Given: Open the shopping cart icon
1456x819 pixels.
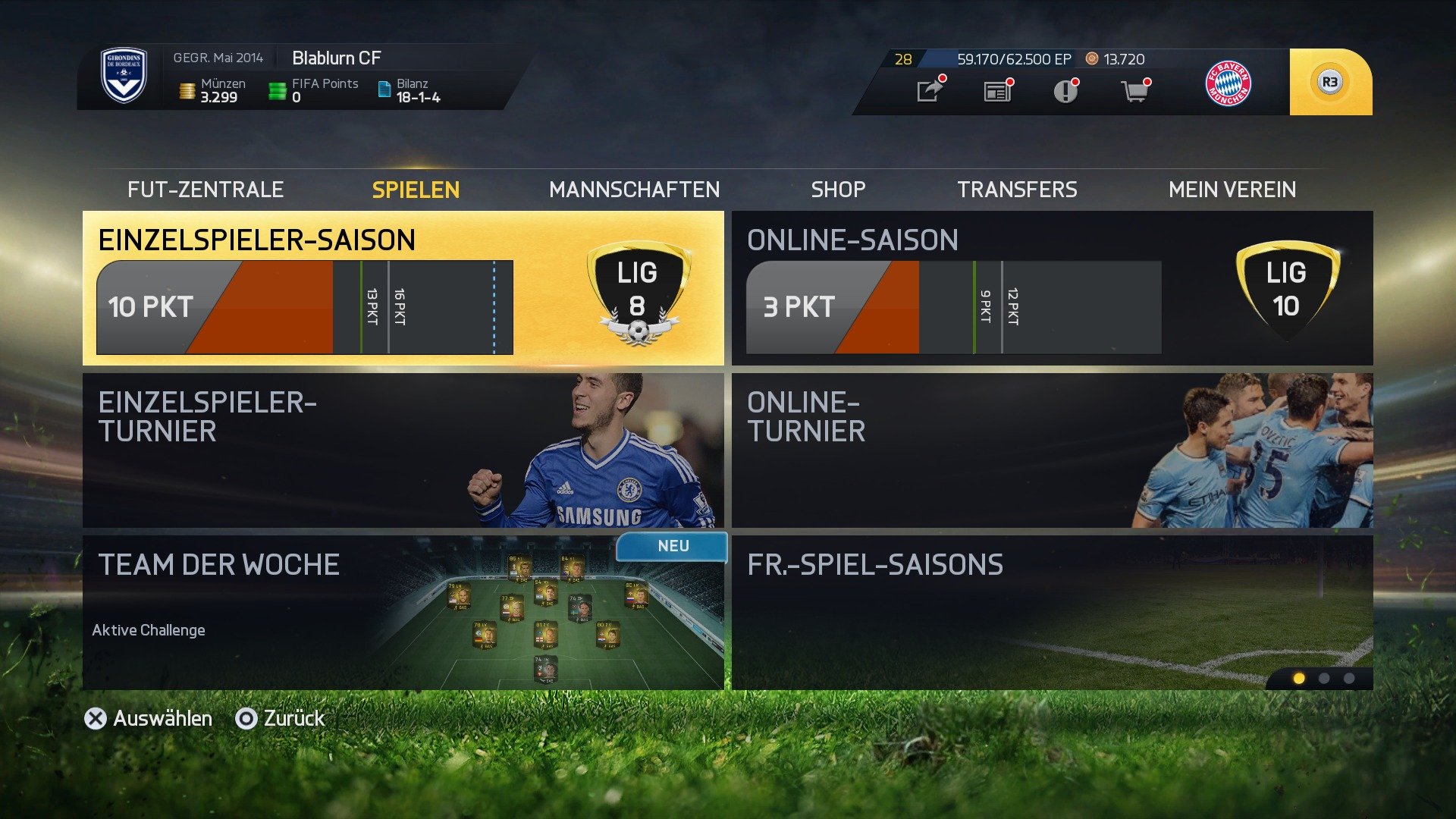Looking at the screenshot, I should [1135, 90].
